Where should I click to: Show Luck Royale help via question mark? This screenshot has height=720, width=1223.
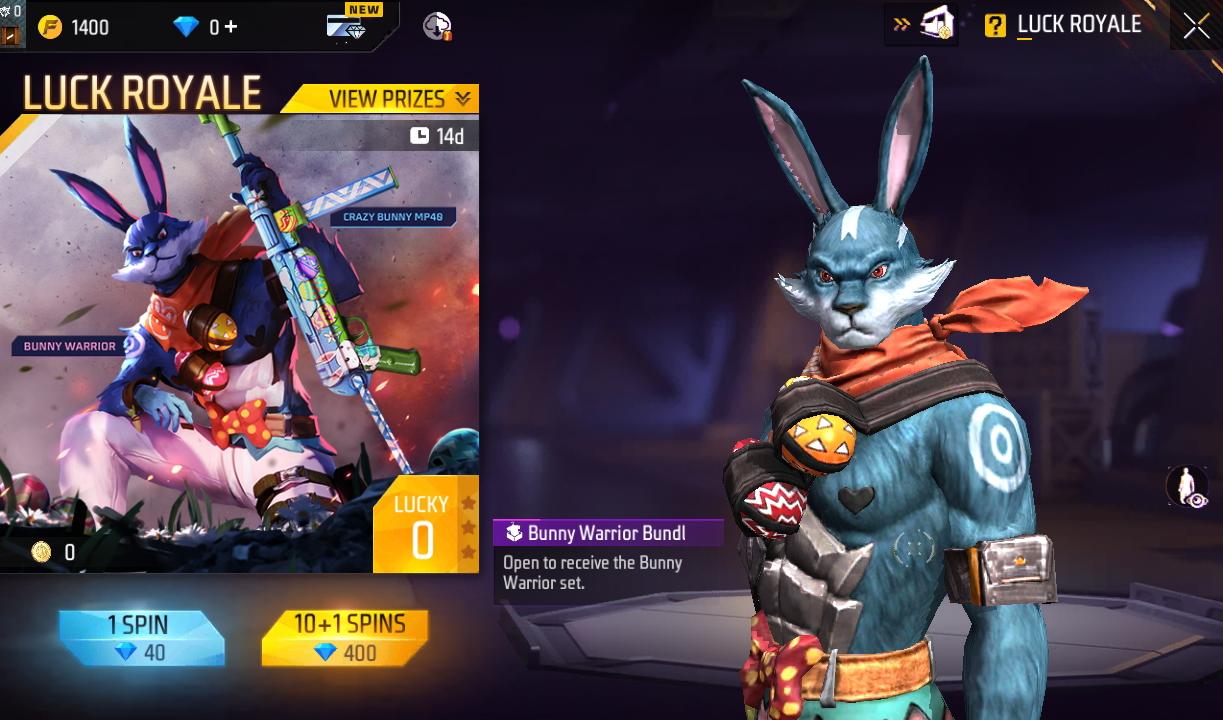click(x=995, y=26)
